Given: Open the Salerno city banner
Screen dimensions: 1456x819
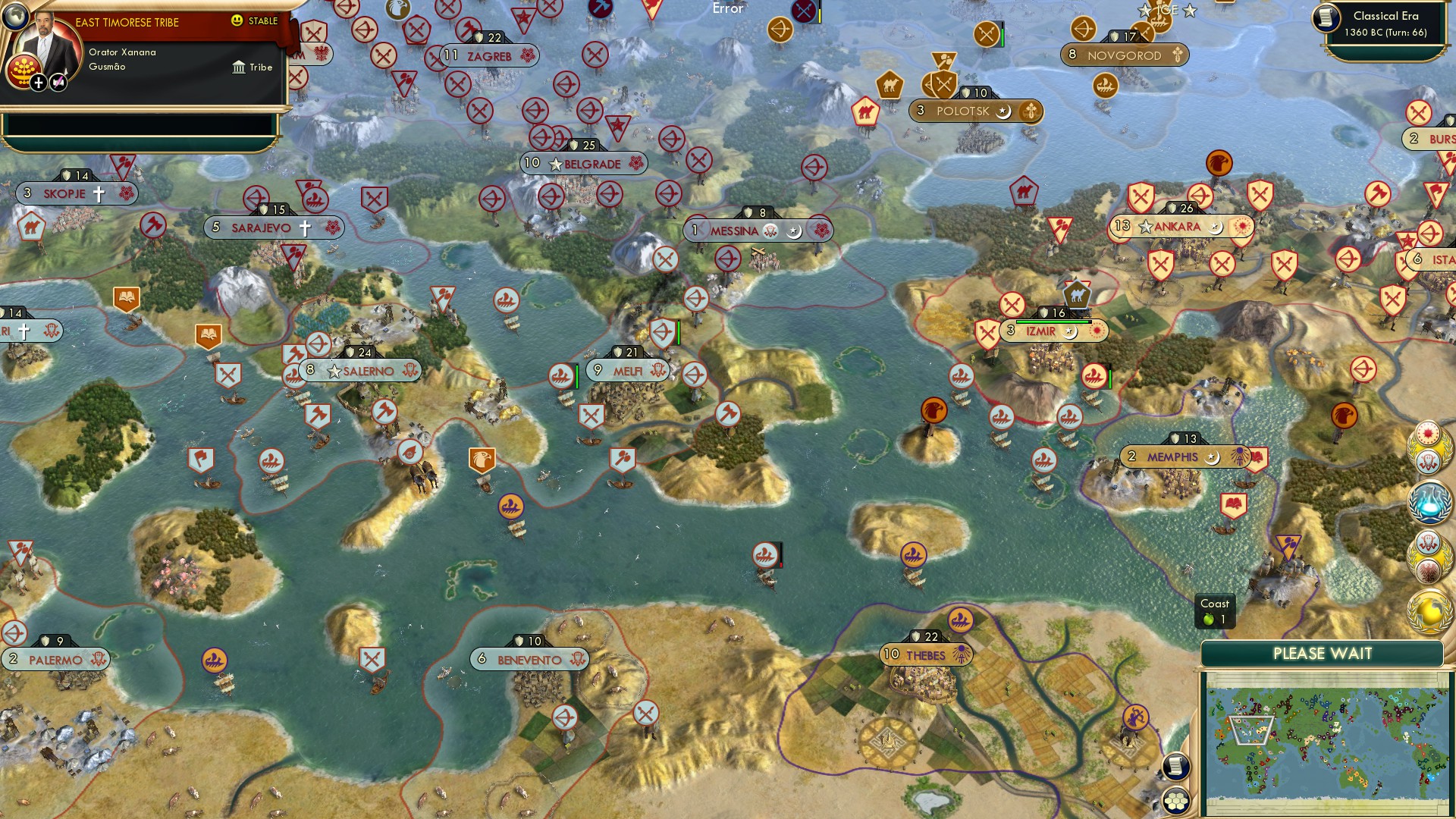Looking at the screenshot, I should tap(360, 371).
